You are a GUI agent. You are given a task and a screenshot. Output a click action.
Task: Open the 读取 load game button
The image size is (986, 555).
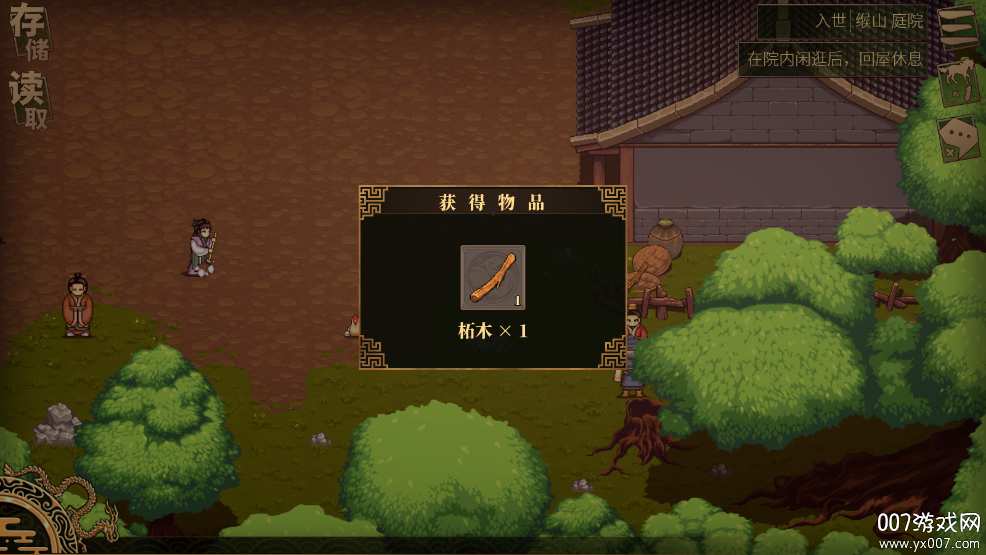tap(29, 100)
